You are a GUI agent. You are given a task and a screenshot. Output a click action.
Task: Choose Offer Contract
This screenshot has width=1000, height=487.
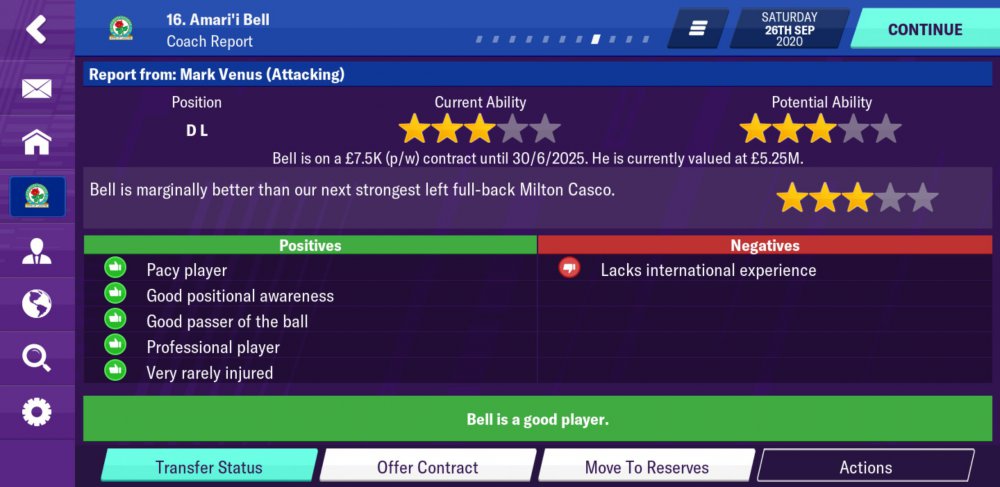click(x=427, y=467)
